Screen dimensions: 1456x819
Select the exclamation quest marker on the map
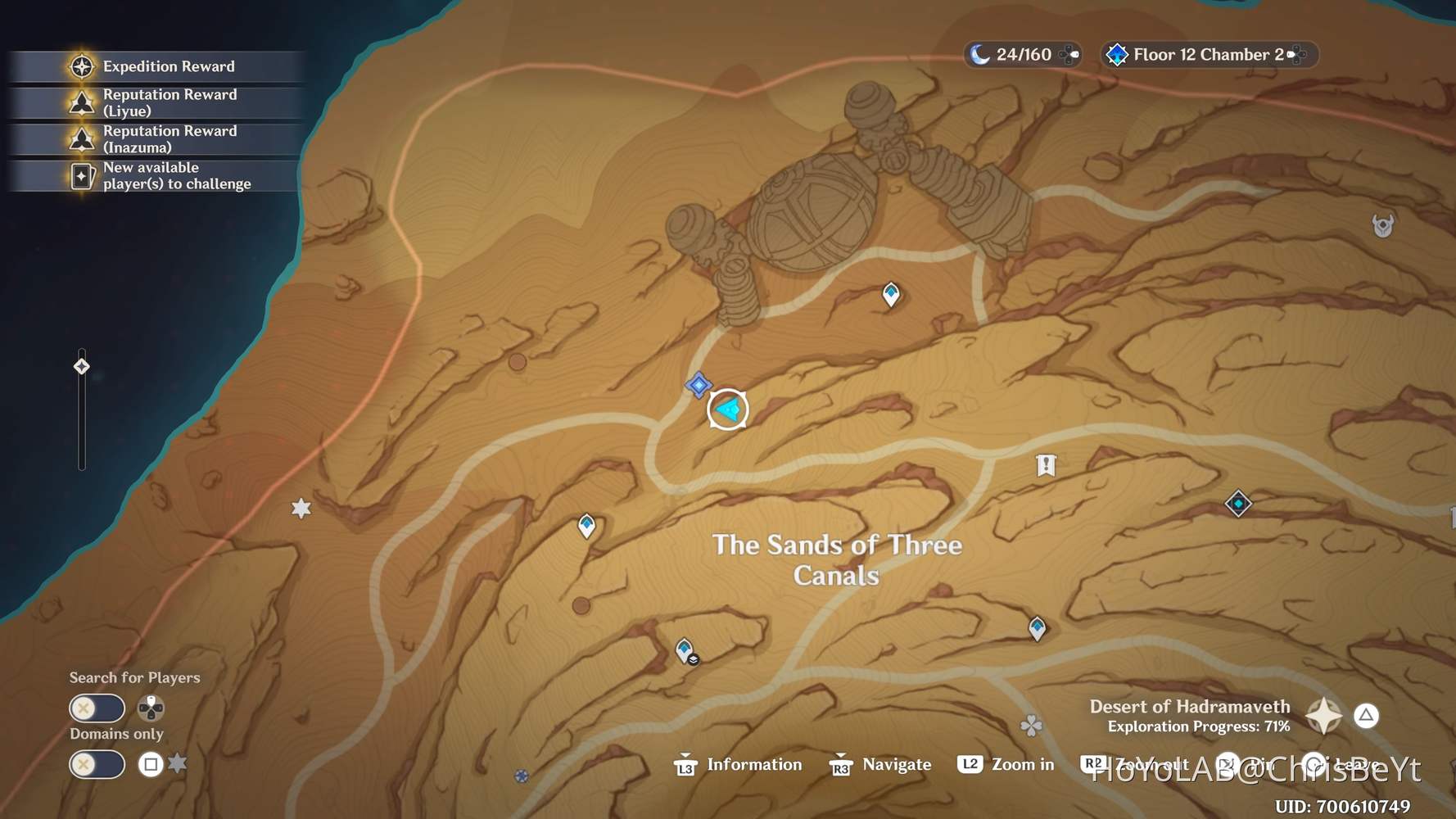pyautogui.click(x=1046, y=465)
